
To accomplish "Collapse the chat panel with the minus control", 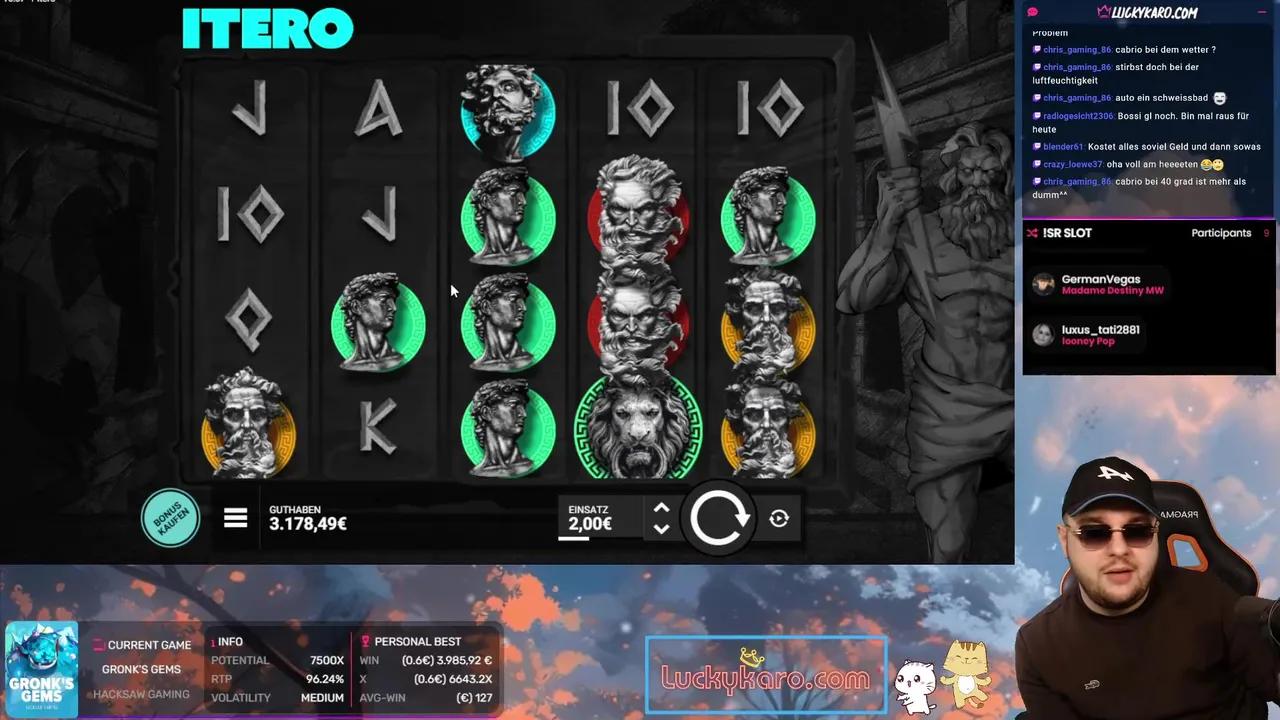I will click(1262, 12).
